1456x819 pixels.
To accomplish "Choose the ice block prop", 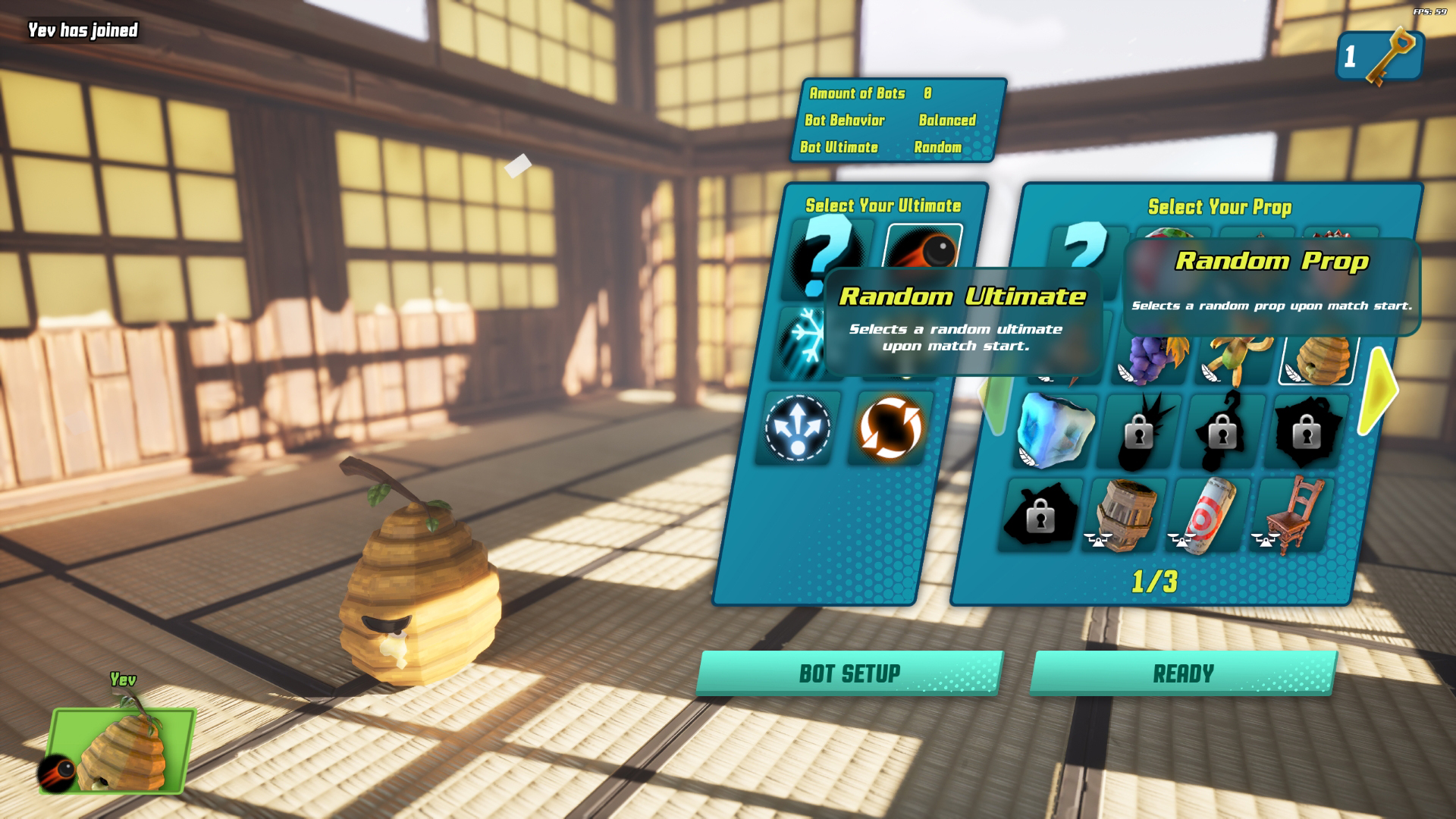I will point(1056,430).
